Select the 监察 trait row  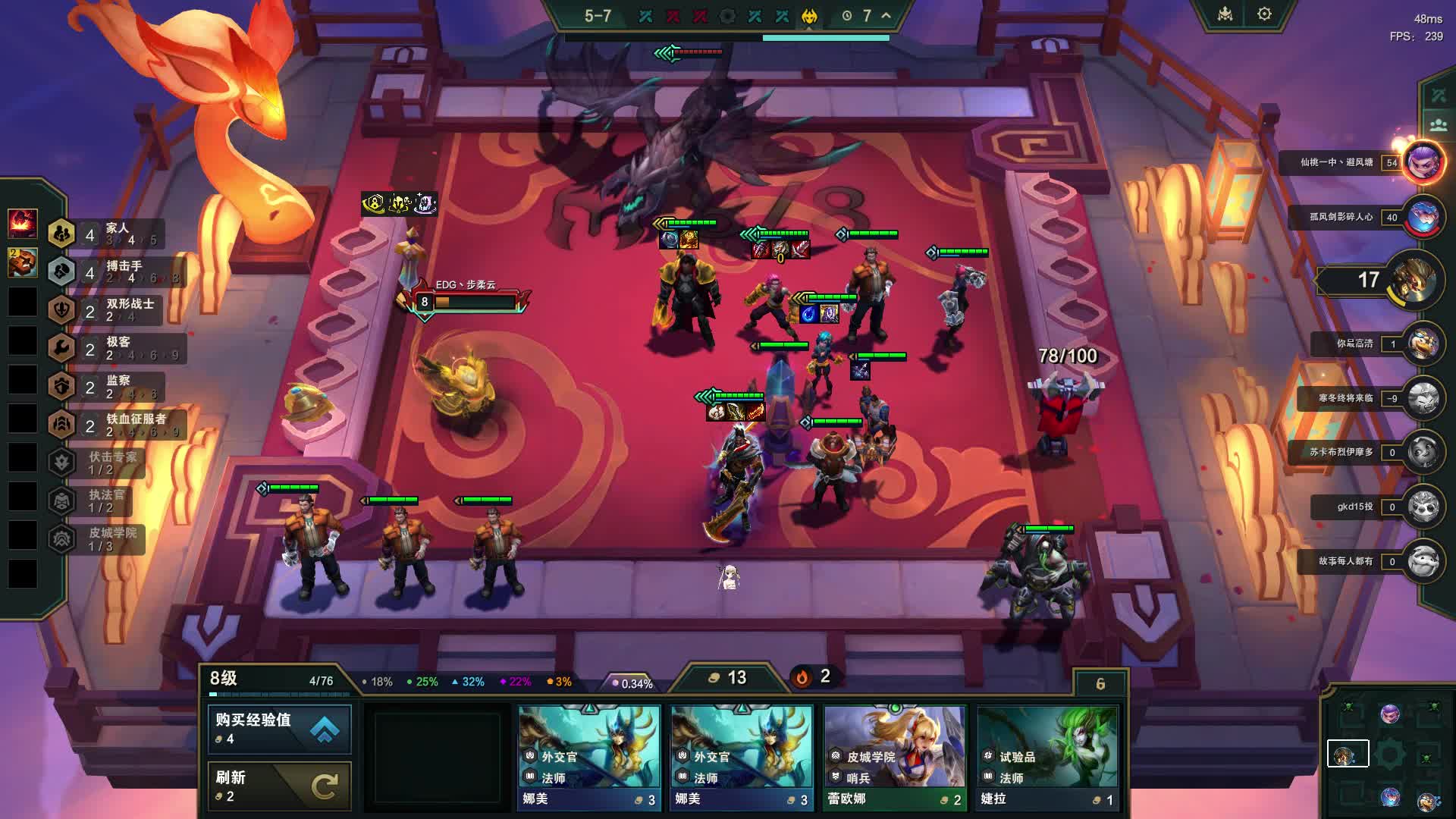click(114, 387)
